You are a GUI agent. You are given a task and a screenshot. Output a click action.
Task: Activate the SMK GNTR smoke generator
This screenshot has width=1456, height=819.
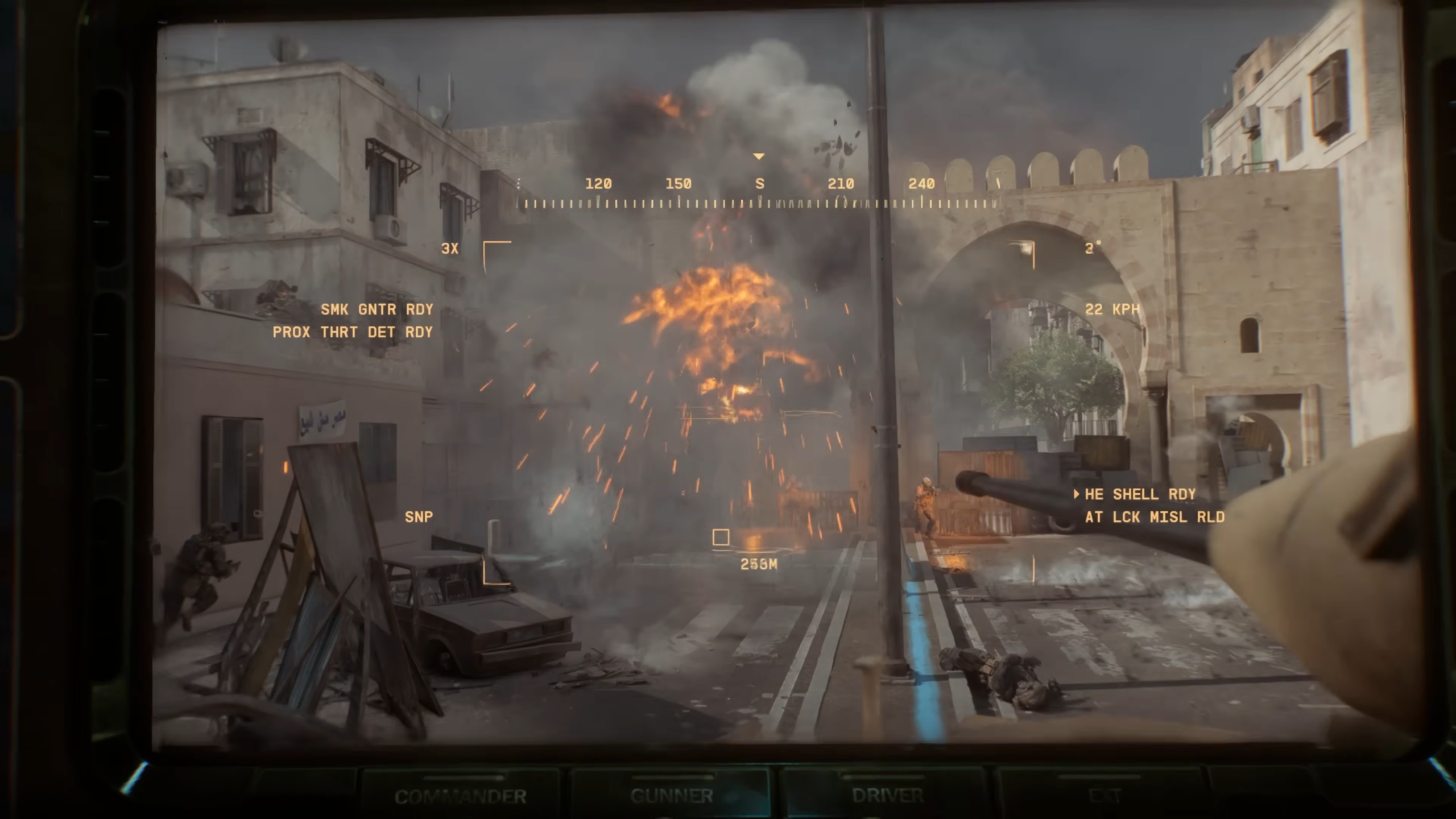pos(377,309)
